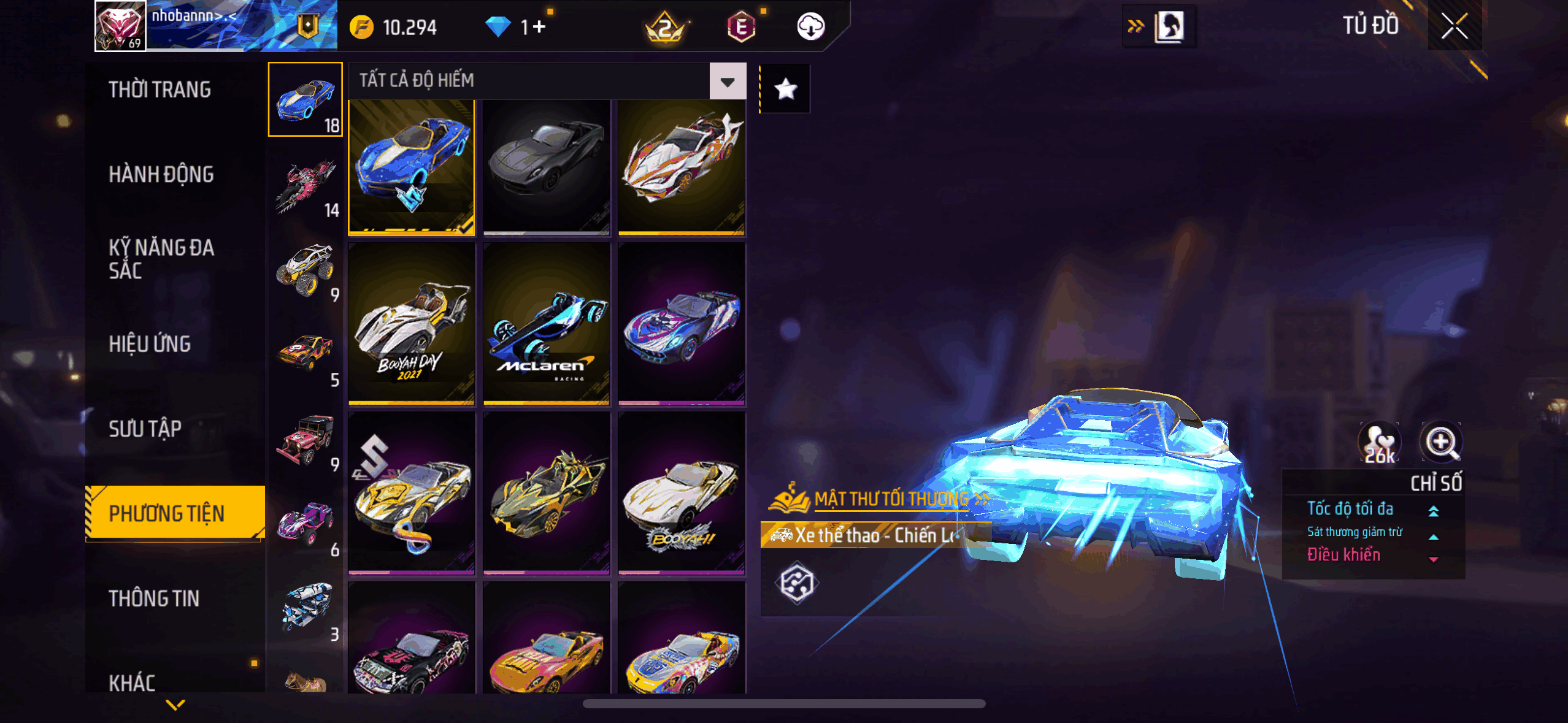Choose the Booyah Day 2021 car skin
This screenshot has height=723, width=1568.
411,324
